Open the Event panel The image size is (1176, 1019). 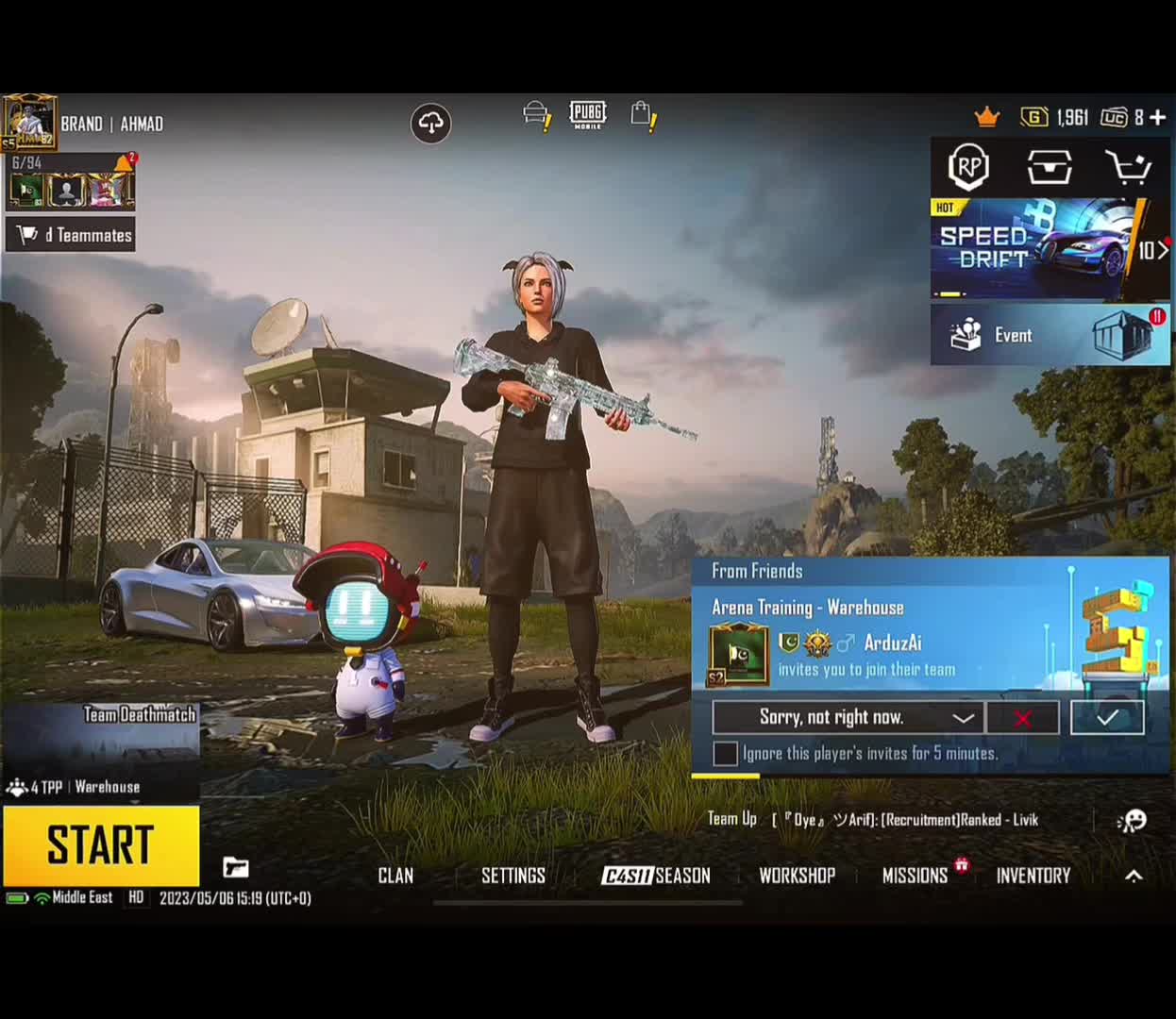1050,335
